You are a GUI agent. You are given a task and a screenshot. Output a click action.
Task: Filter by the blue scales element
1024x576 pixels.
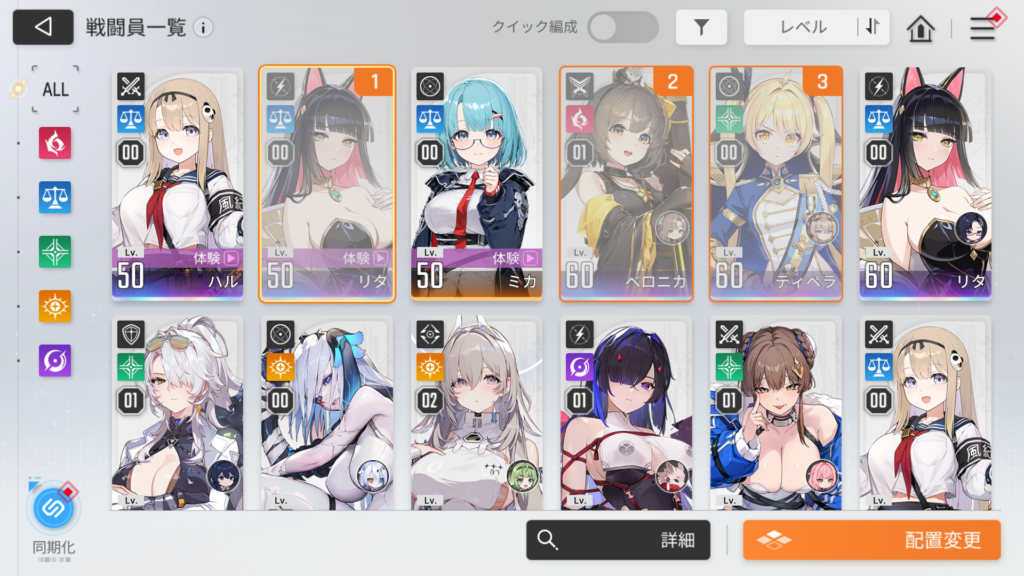55,197
